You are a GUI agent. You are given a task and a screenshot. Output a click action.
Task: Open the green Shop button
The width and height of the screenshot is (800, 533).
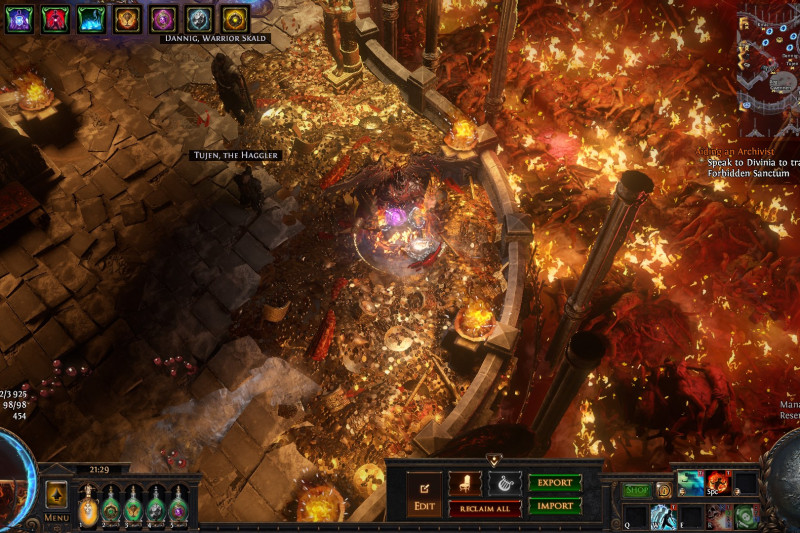point(637,491)
